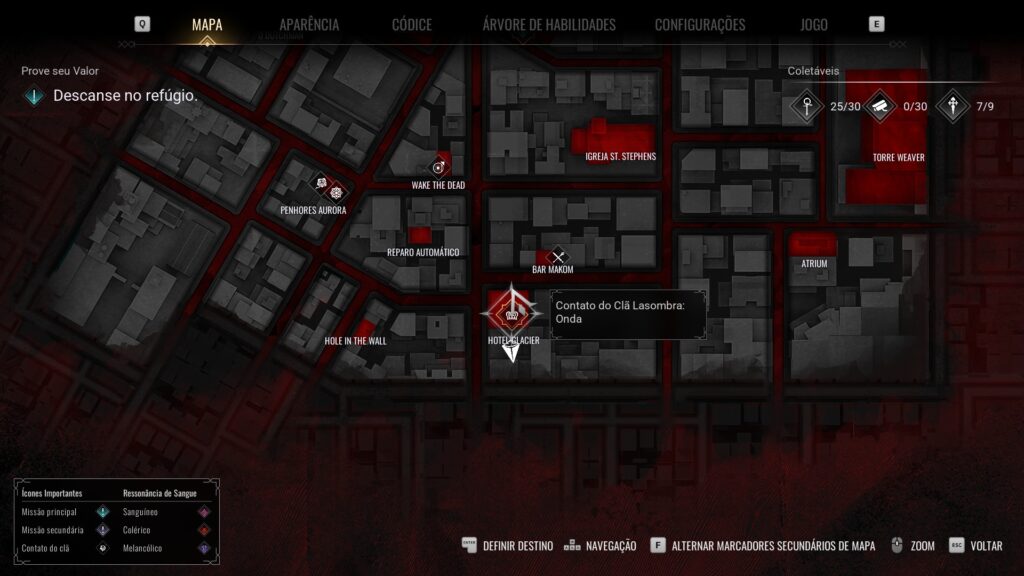Switch to the Jogo tab
Screen dimensions: 1024x576
[x=814, y=25]
